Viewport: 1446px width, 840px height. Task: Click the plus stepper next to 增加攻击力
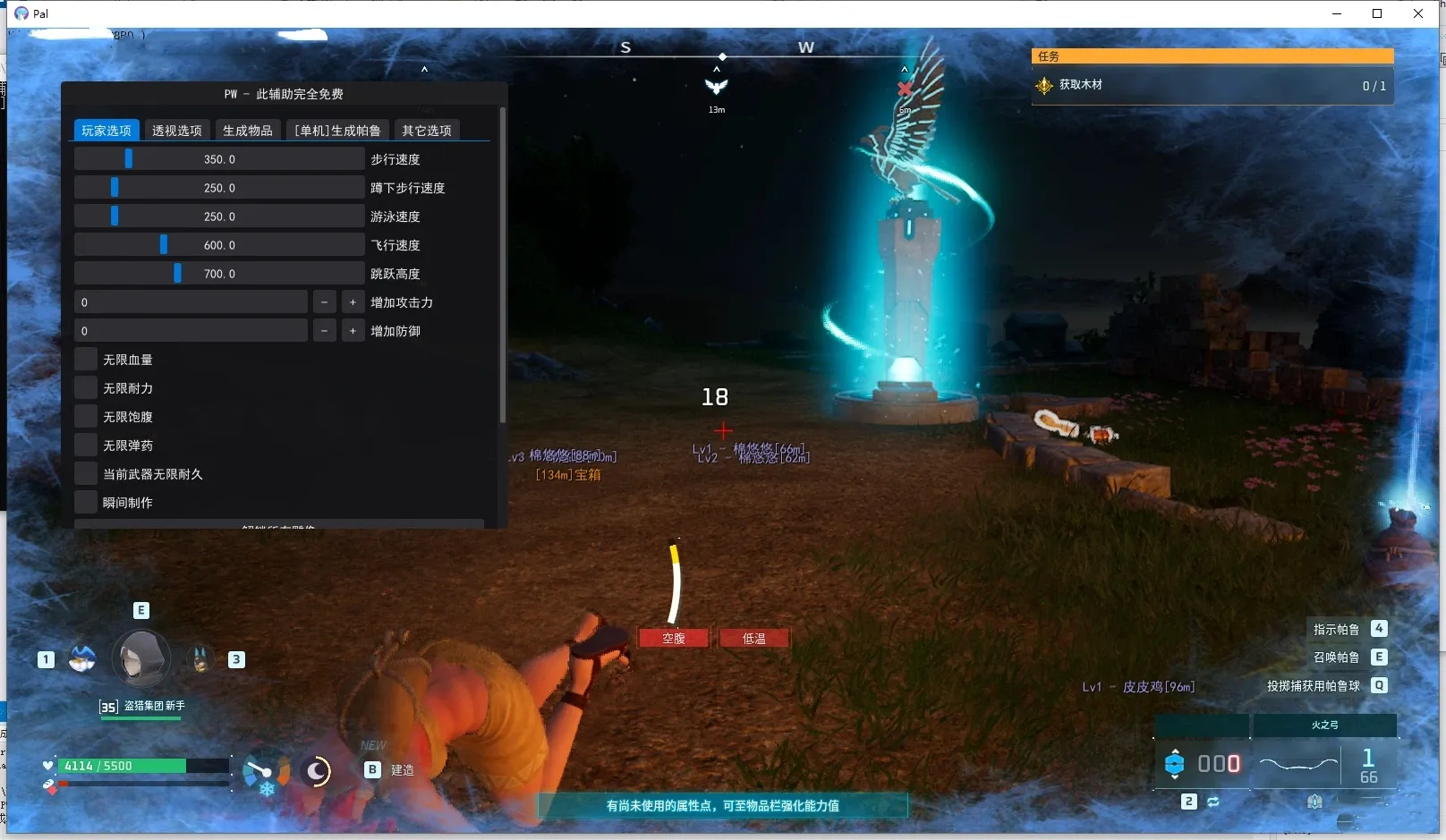(353, 301)
